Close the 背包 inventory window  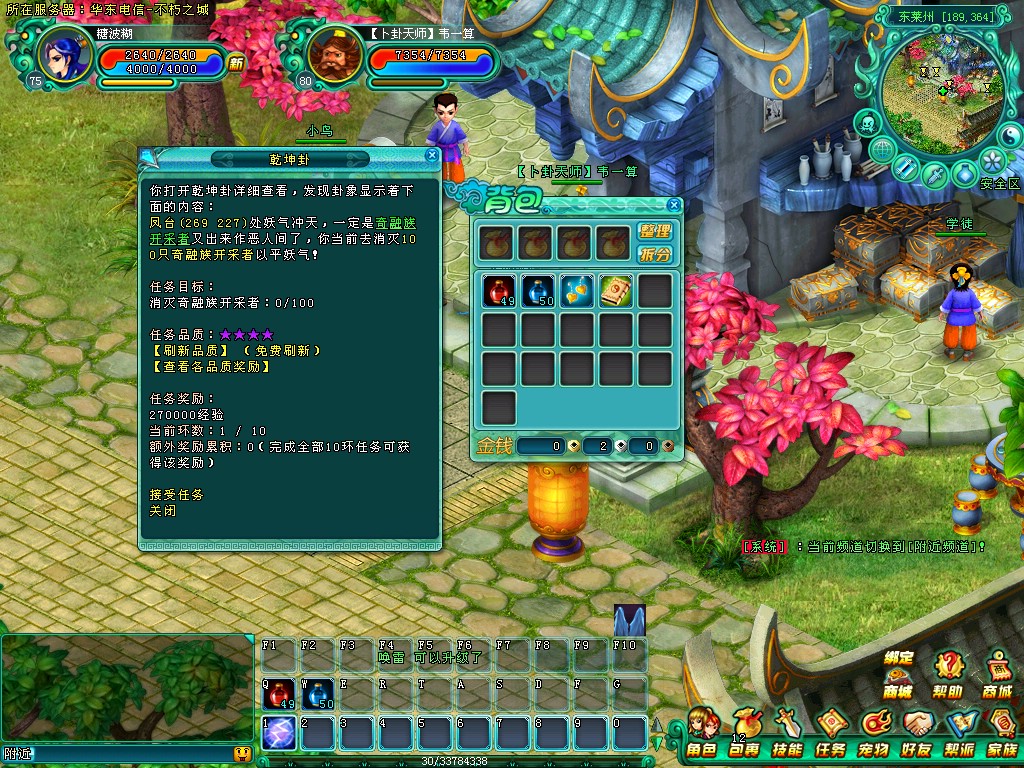(673, 206)
